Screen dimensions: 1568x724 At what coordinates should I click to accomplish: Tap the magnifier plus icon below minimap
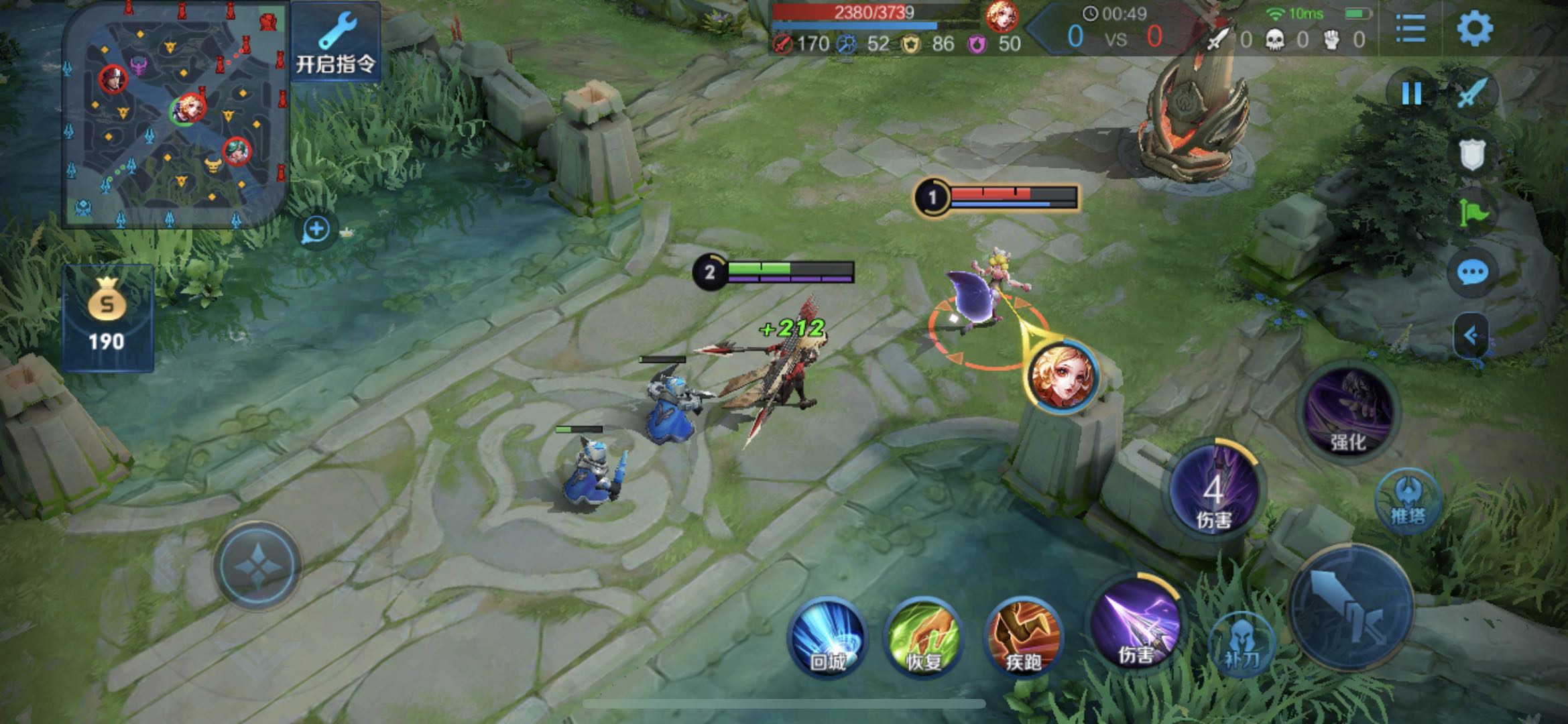tap(316, 230)
